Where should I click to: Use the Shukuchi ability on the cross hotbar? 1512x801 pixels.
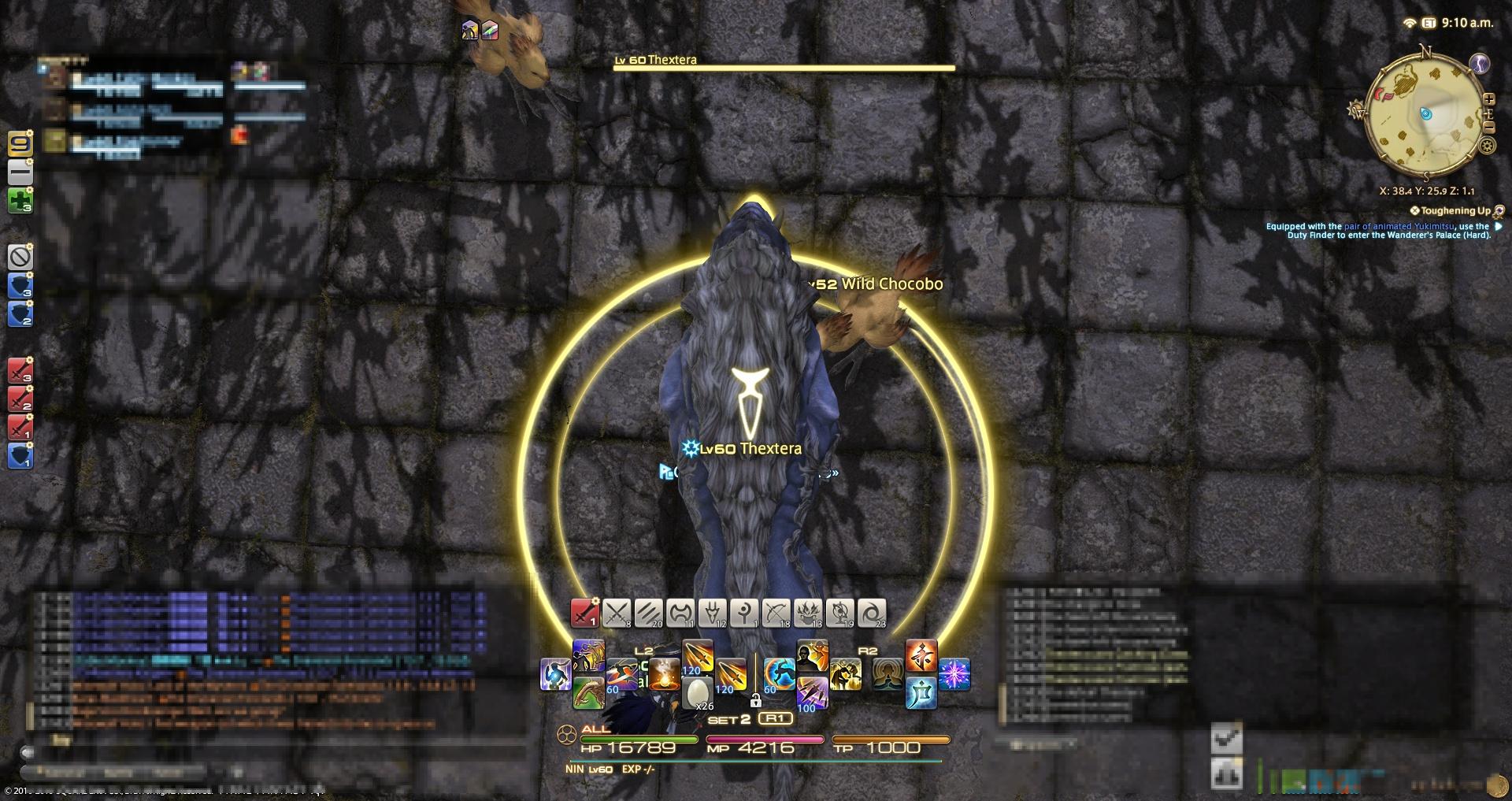779,674
